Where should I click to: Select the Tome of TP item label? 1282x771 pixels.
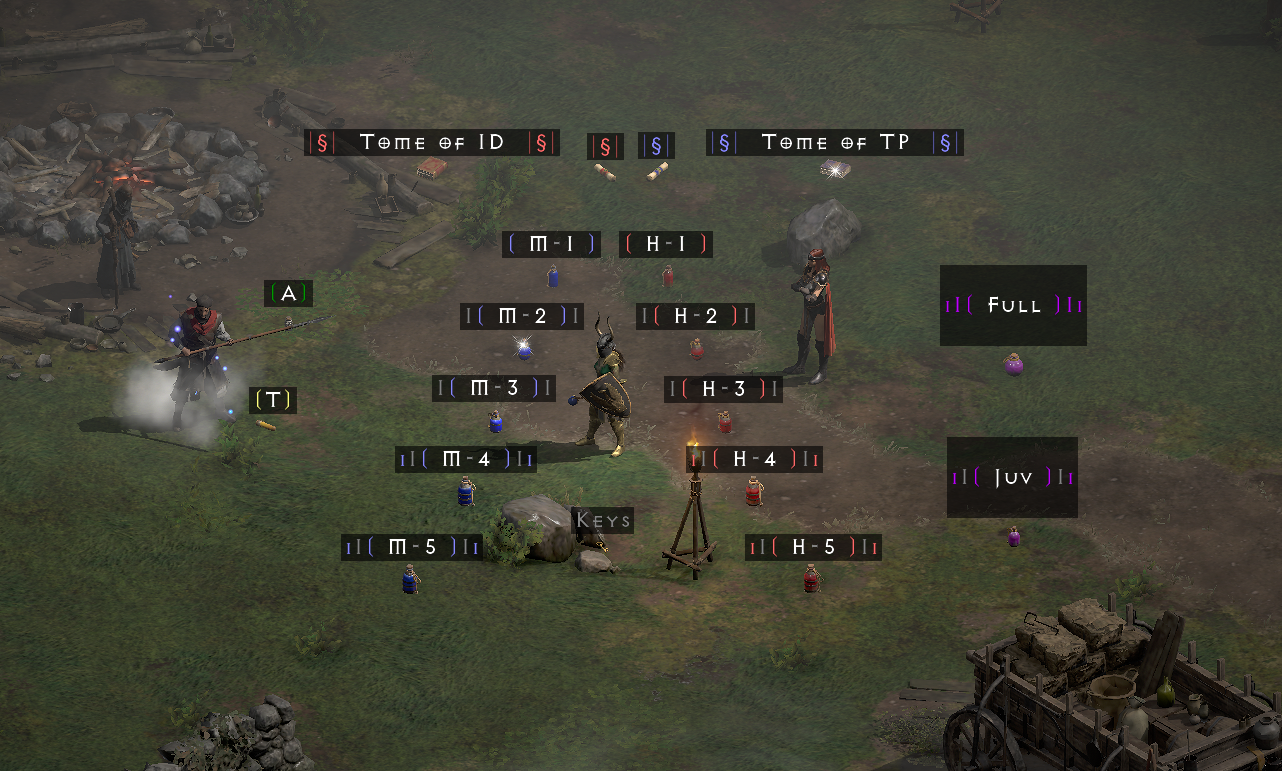coord(835,142)
